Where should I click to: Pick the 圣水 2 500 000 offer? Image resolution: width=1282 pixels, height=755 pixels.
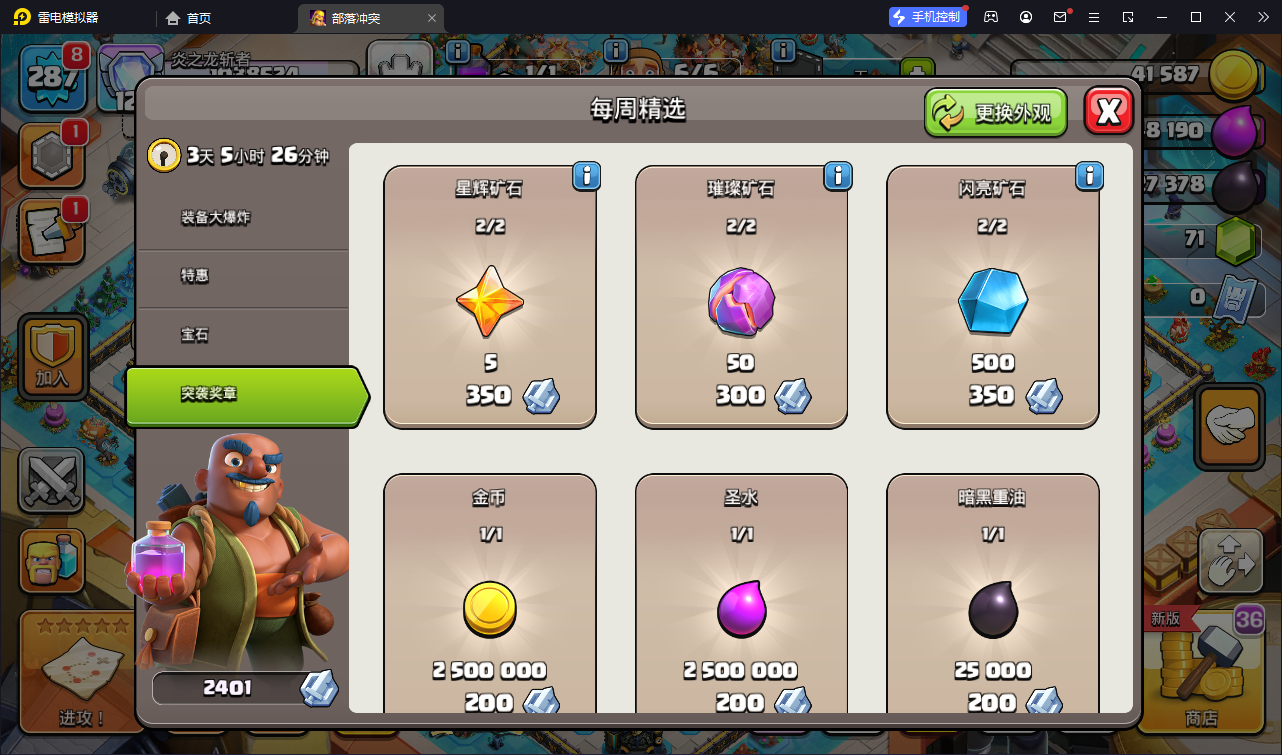(x=741, y=600)
